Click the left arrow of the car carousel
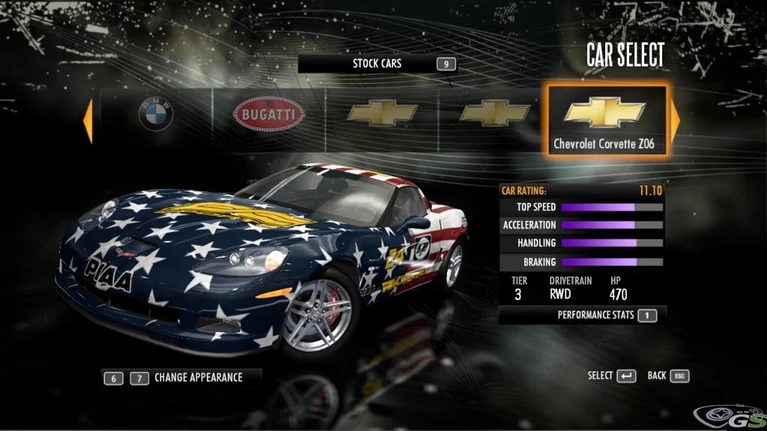This screenshot has width=767, height=431. pyautogui.click(x=87, y=118)
